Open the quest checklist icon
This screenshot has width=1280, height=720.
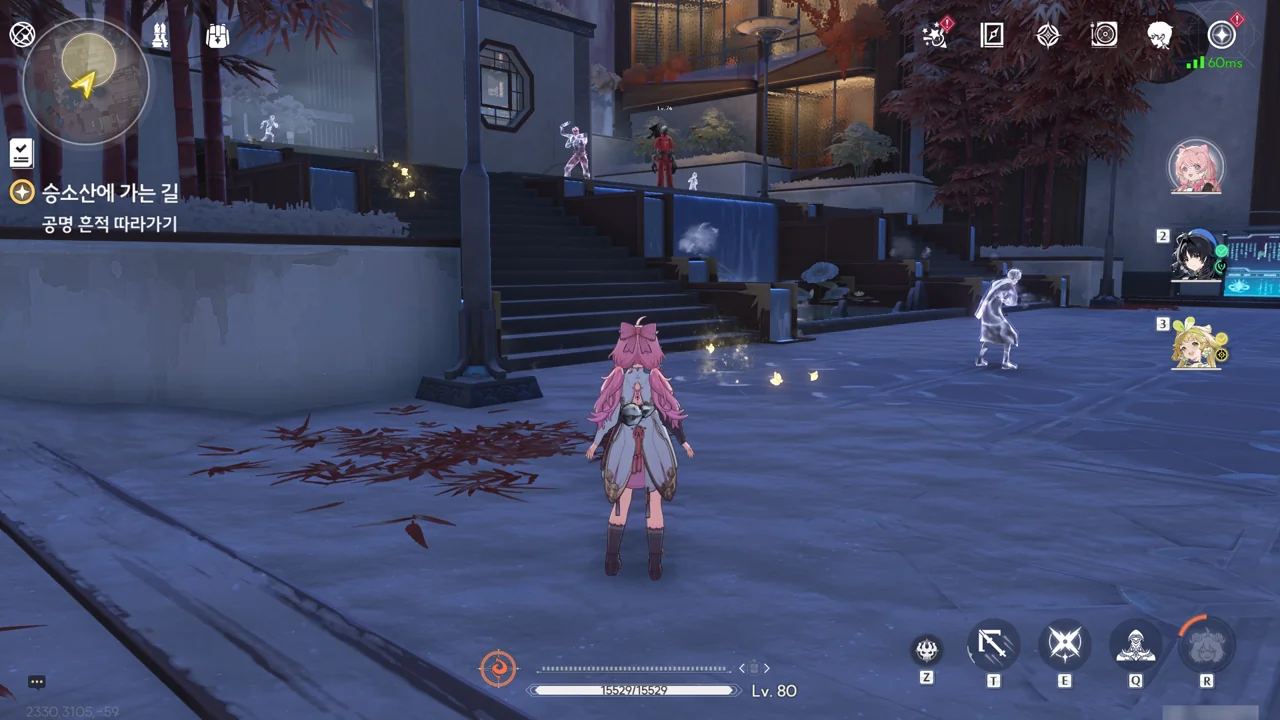pyautogui.click(x=22, y=153)
